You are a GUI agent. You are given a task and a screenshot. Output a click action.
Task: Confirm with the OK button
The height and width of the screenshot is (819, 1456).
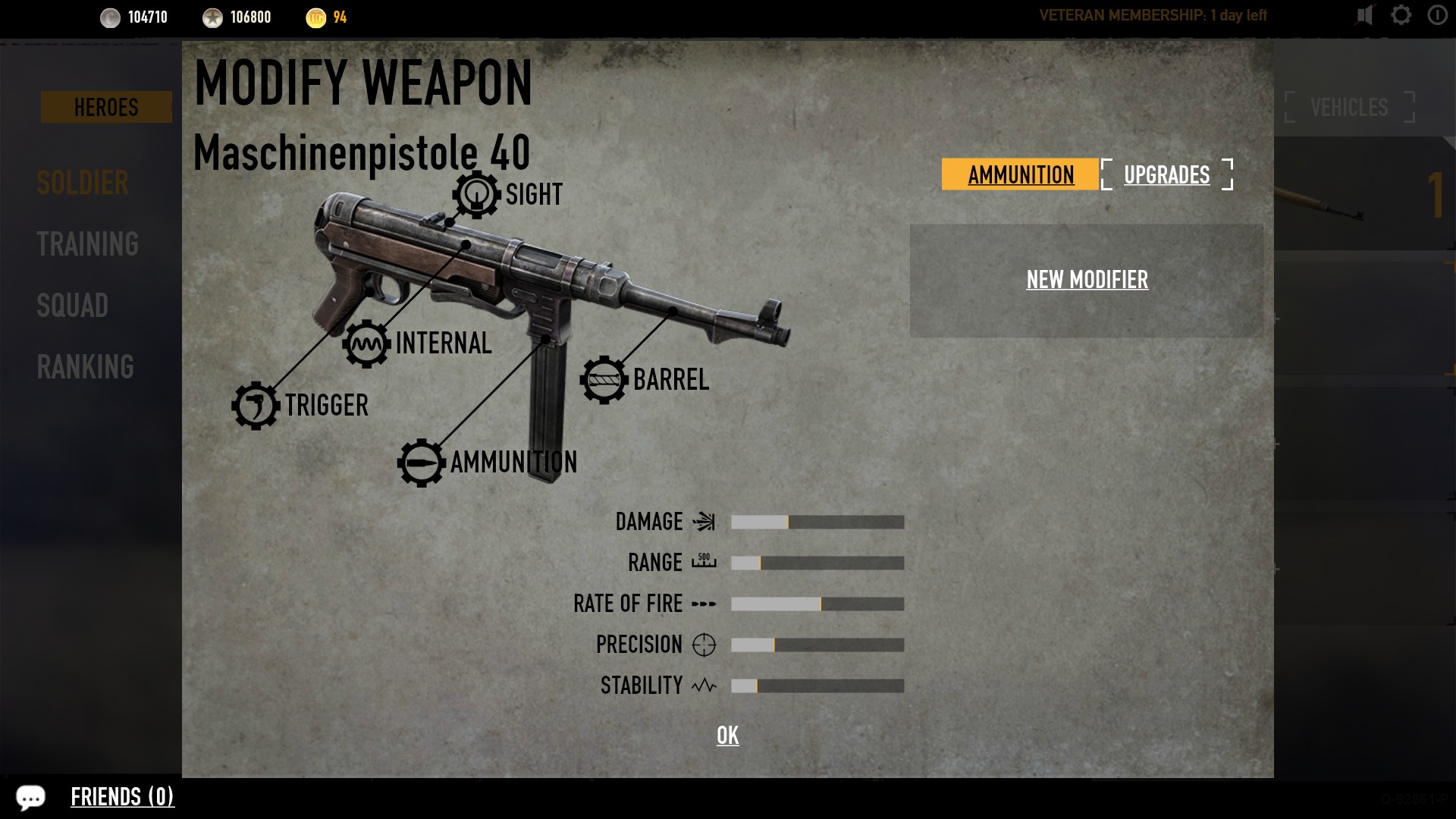tap(727, 735)
